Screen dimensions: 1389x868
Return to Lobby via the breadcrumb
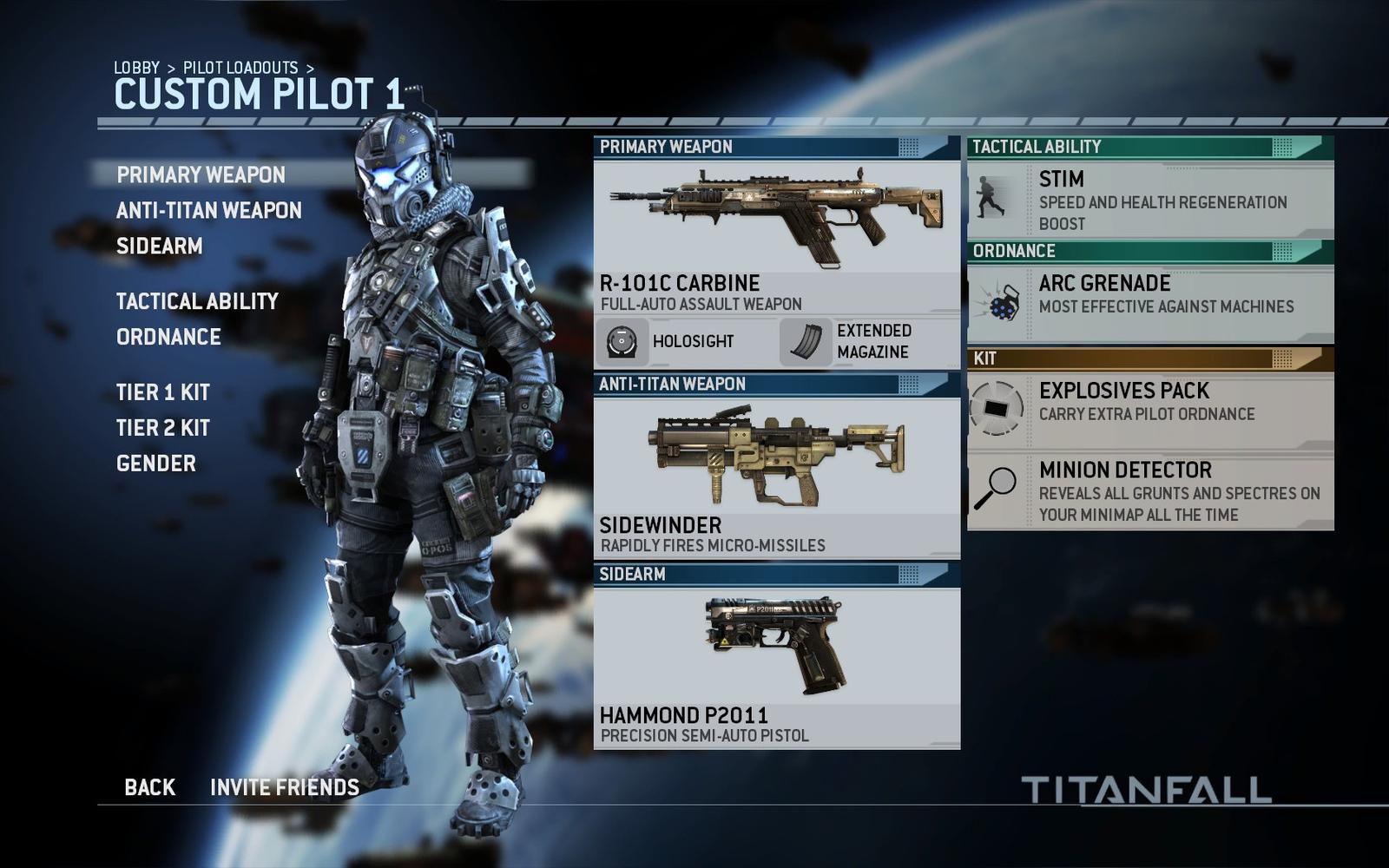click(x=136, y=68)
